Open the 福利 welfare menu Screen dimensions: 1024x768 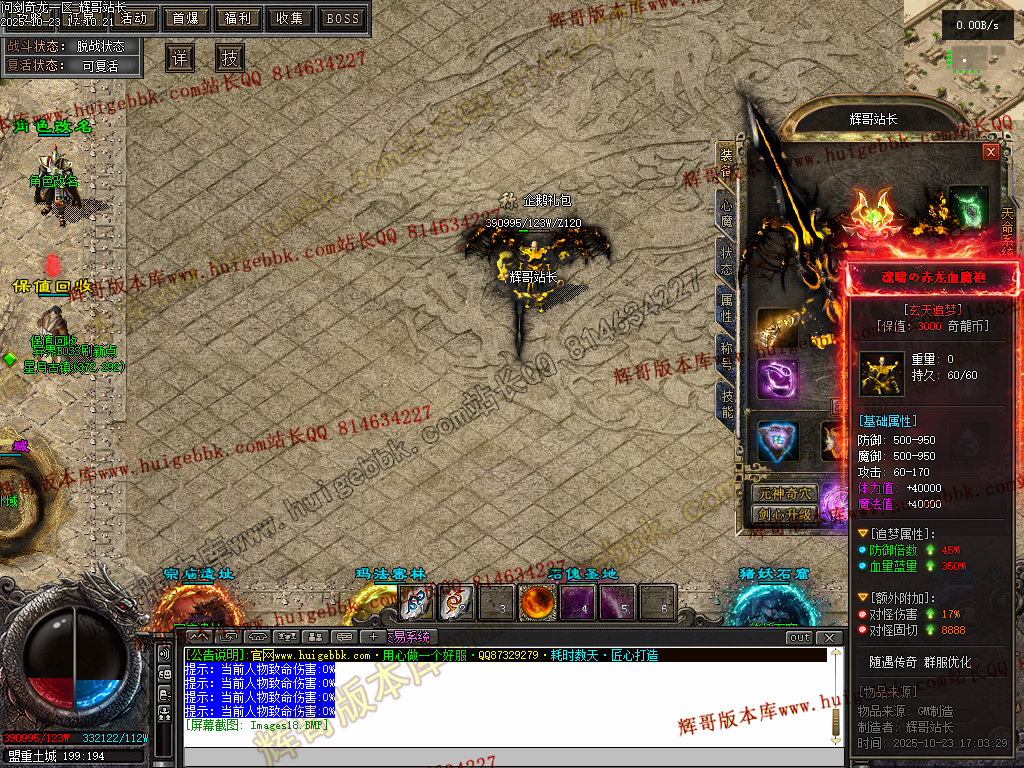point(238,18)
